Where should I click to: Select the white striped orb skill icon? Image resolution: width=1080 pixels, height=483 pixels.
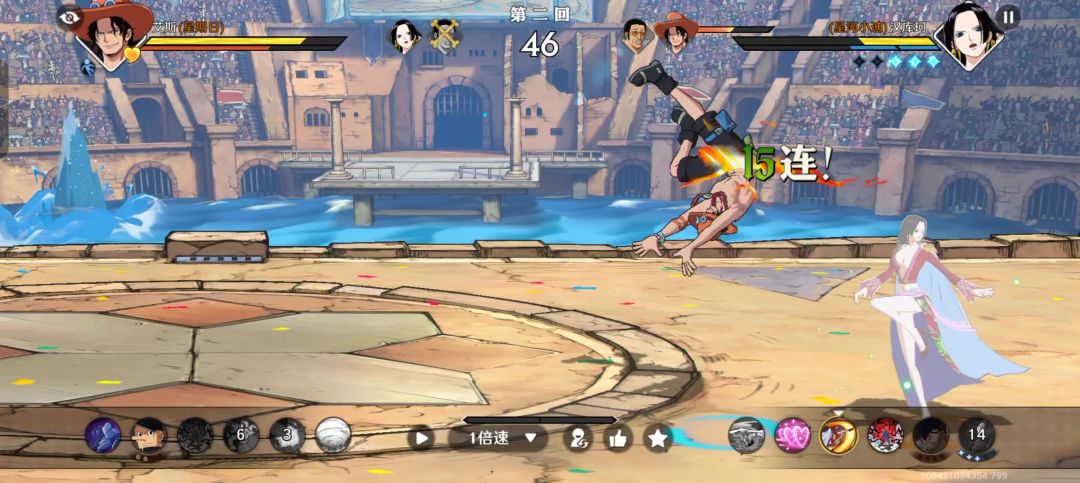click(x=333, y=435)
